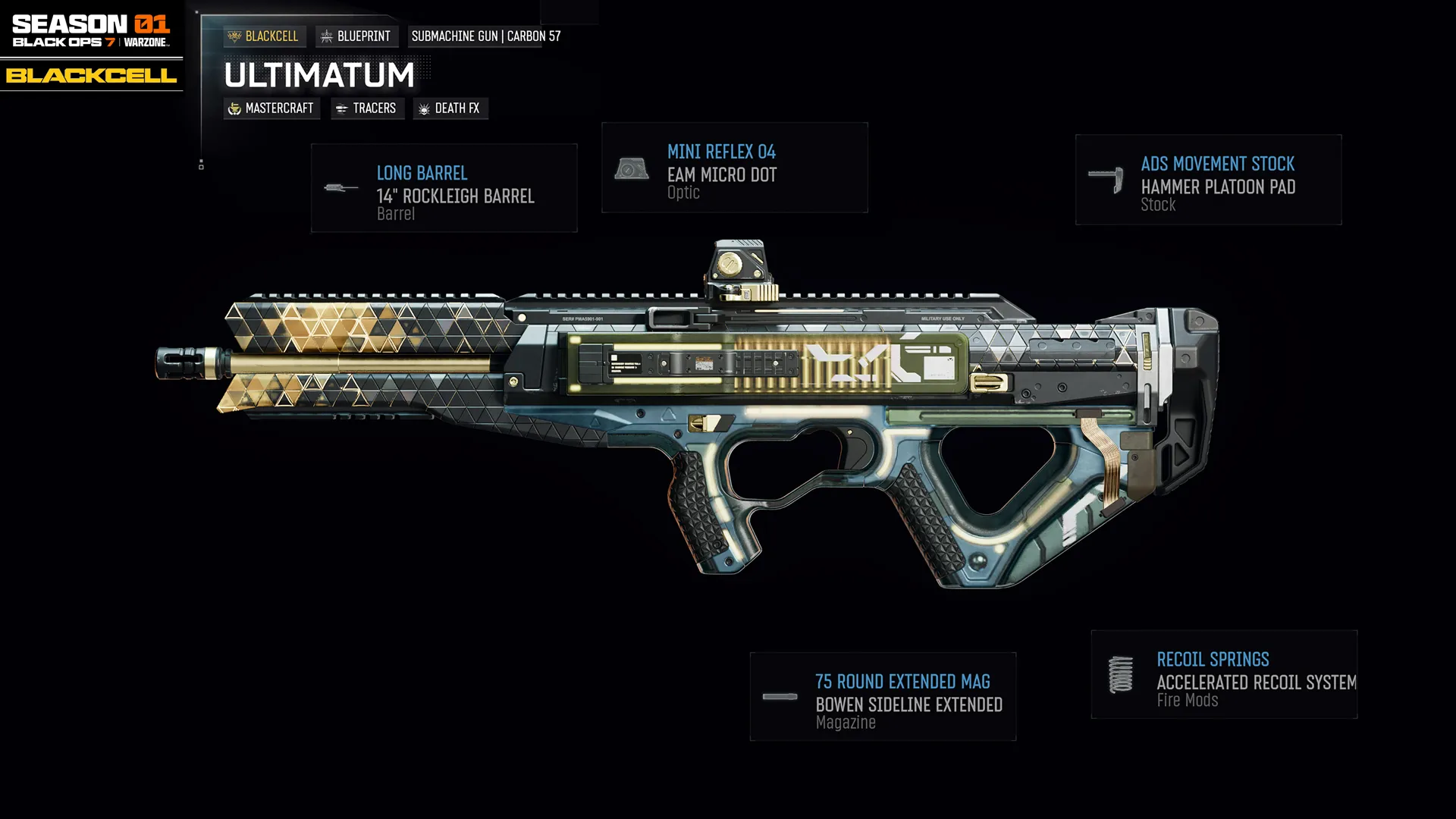Toggle the DEATH FX attribute badge
The height and width of the screenshot is (819, 1456).
[x=450, y=108]
